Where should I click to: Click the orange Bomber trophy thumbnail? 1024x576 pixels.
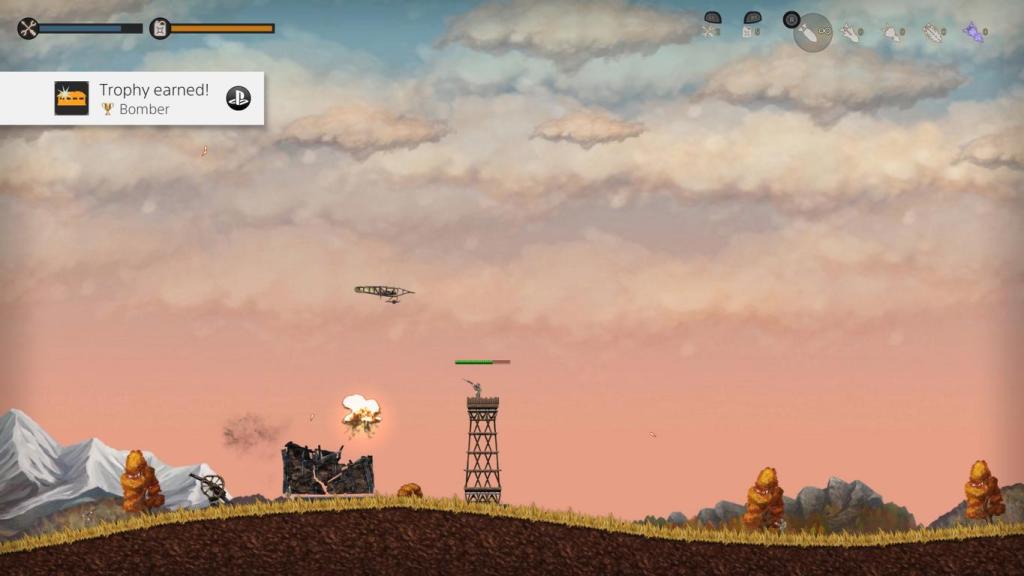click(71, 98)
